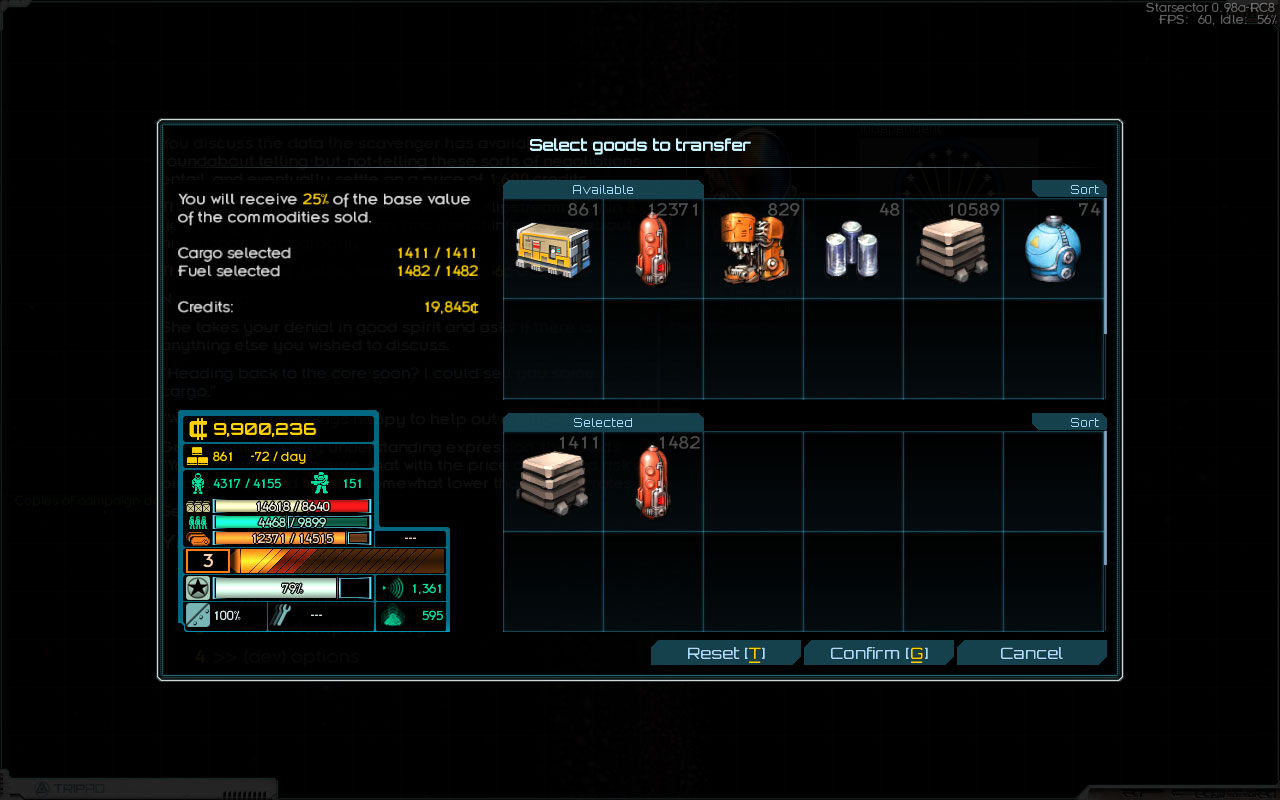This screenshot has width=1280, height=800.
Task: Sort the Selected goods list
Action: [1070, 422]
